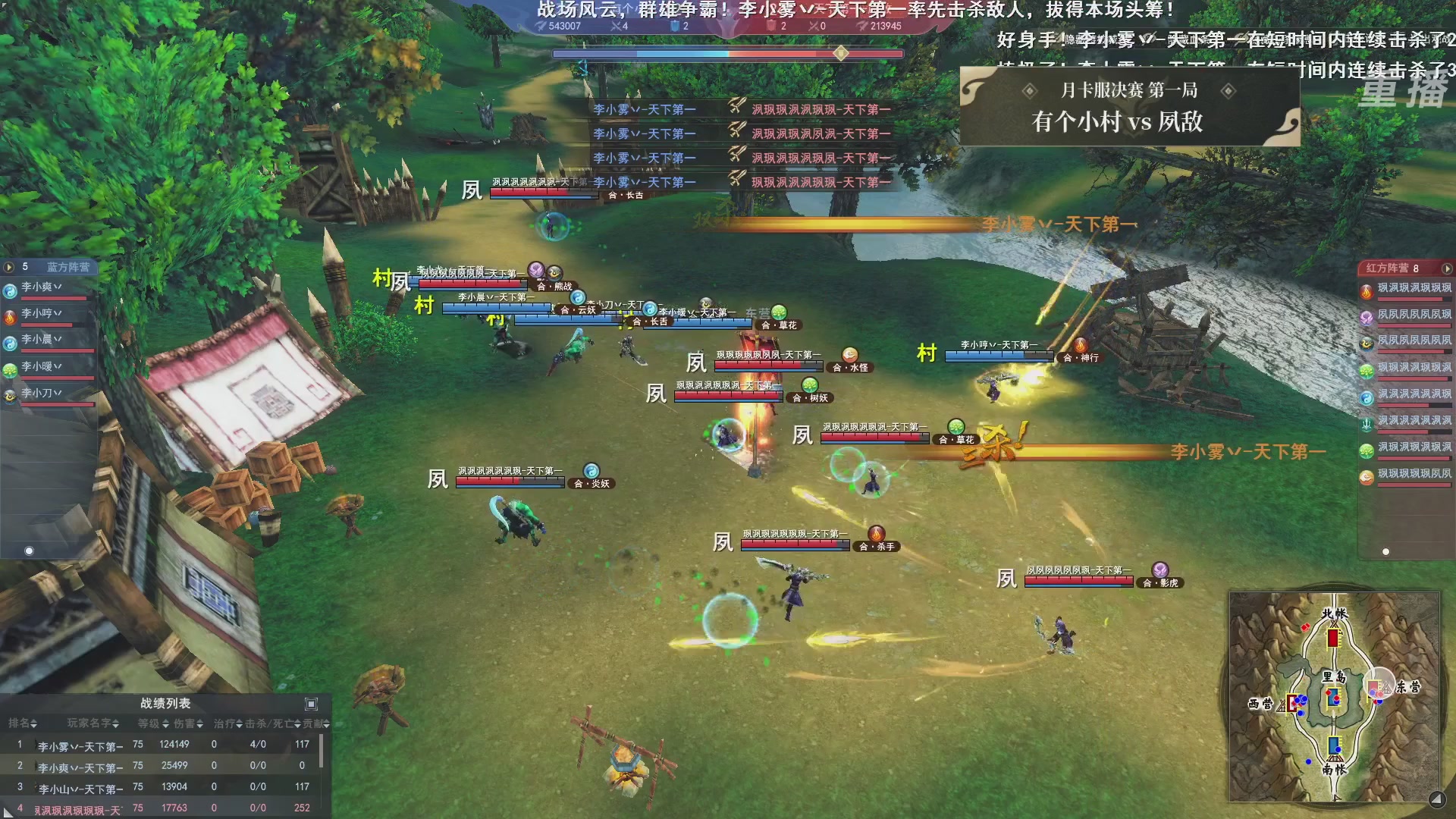
Task: Open the 战绩列表 maximize icon
Action: pyautogui.click(x=309, y=703)
